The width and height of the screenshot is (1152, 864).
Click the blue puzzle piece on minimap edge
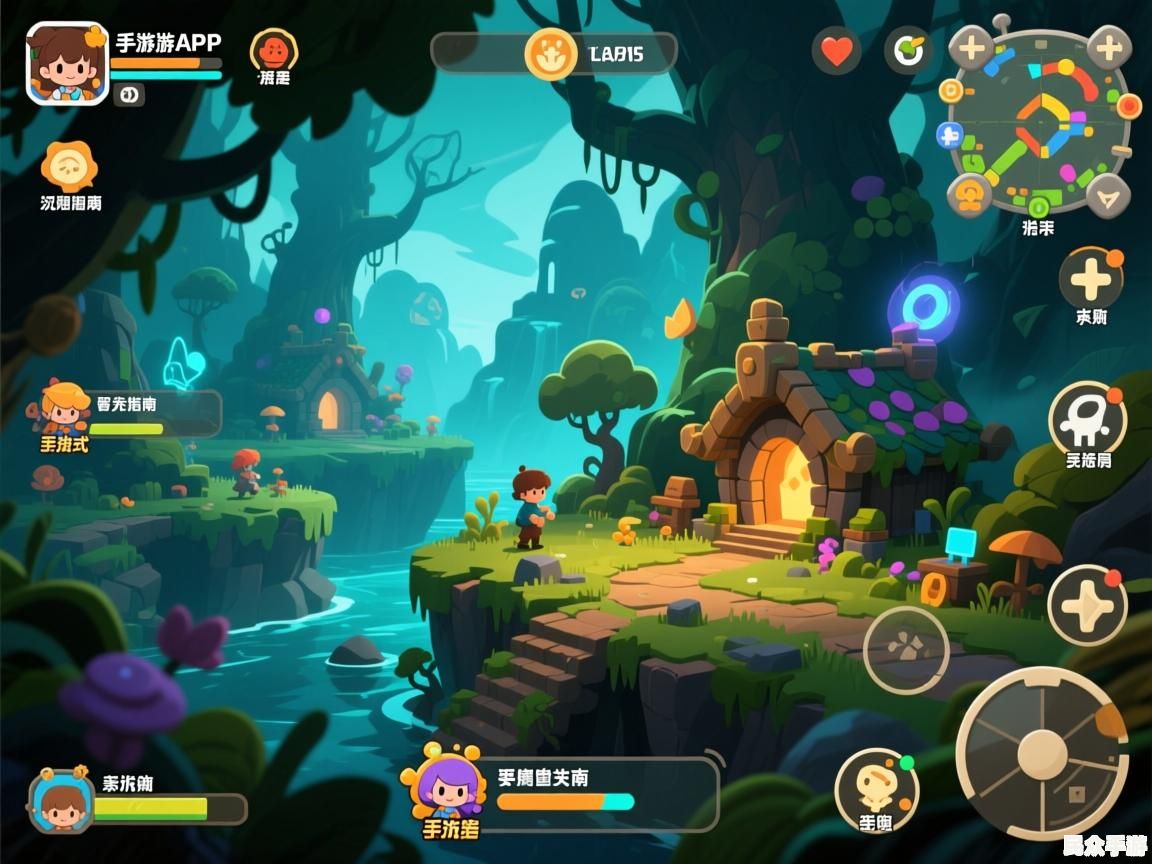pyautogui.click(x=949, y=135)
